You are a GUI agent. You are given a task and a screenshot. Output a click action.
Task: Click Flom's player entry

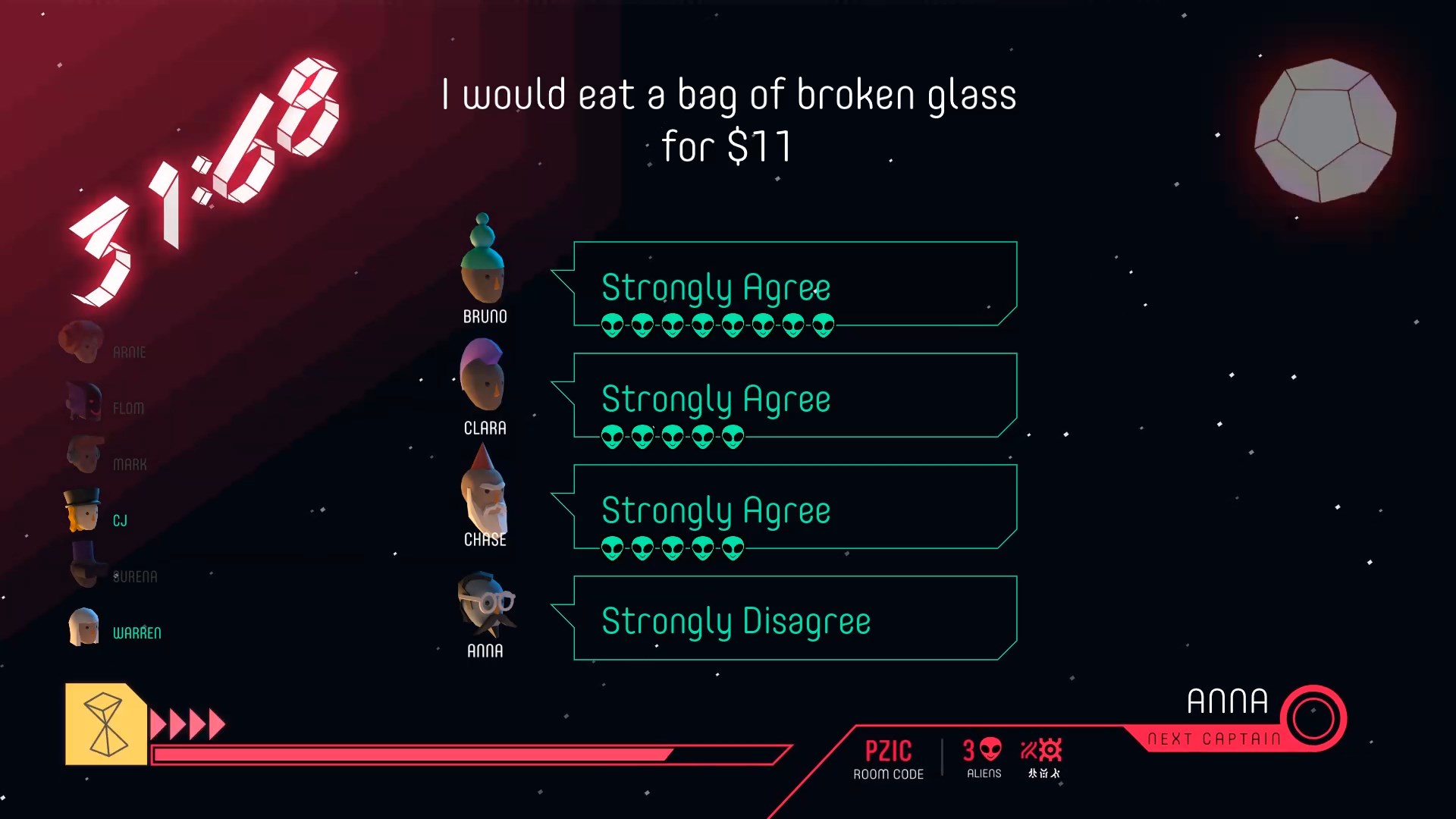coord(105,403)
